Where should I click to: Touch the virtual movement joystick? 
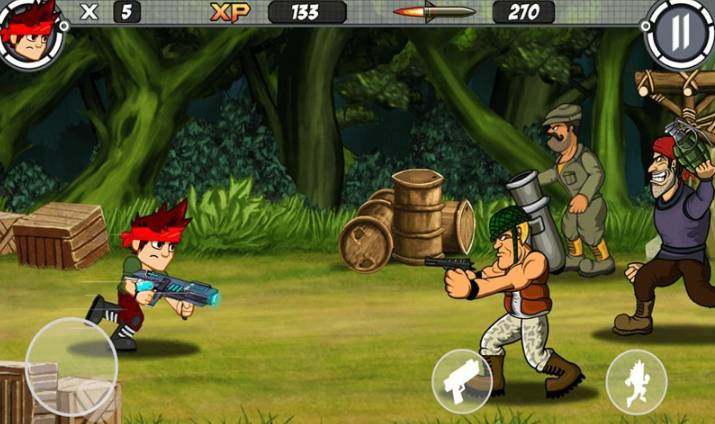point(71,366)
